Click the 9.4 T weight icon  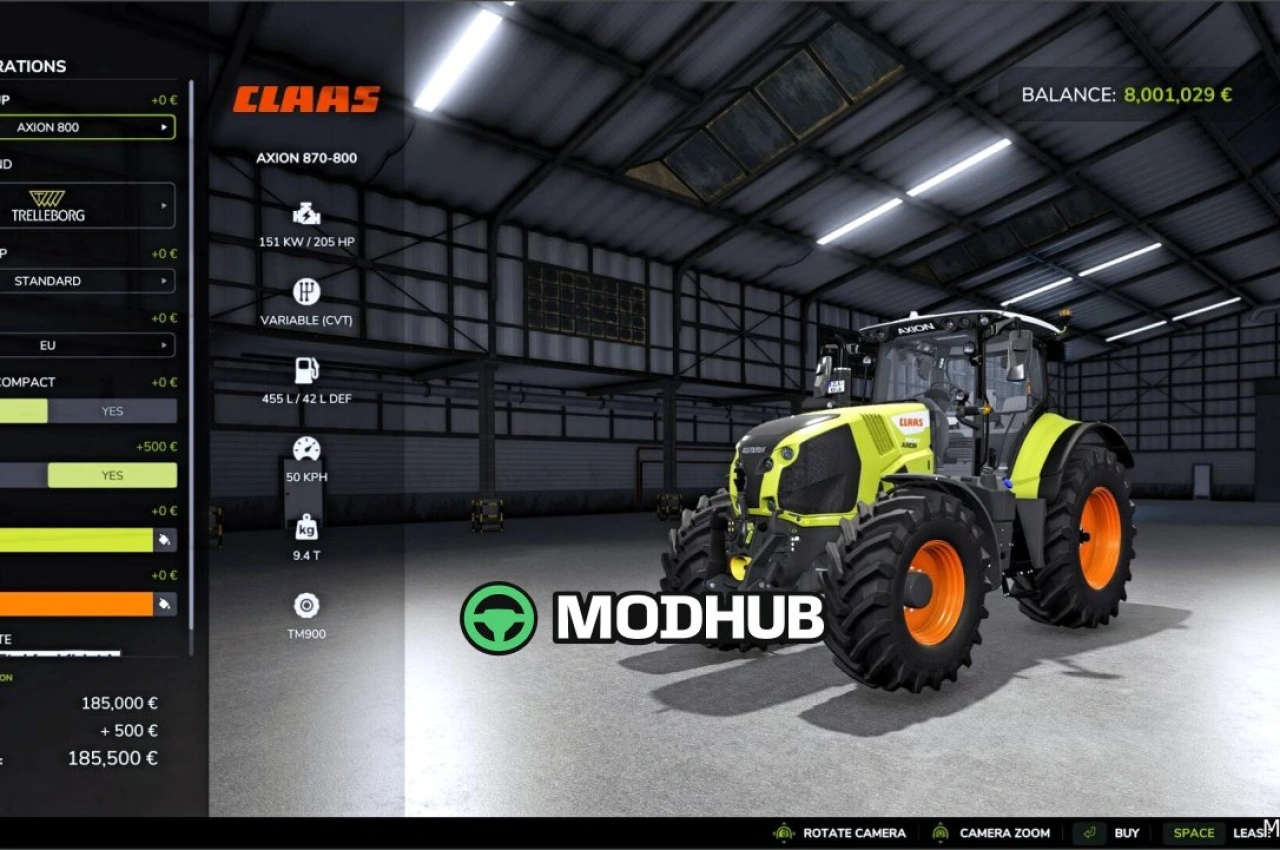306,527
